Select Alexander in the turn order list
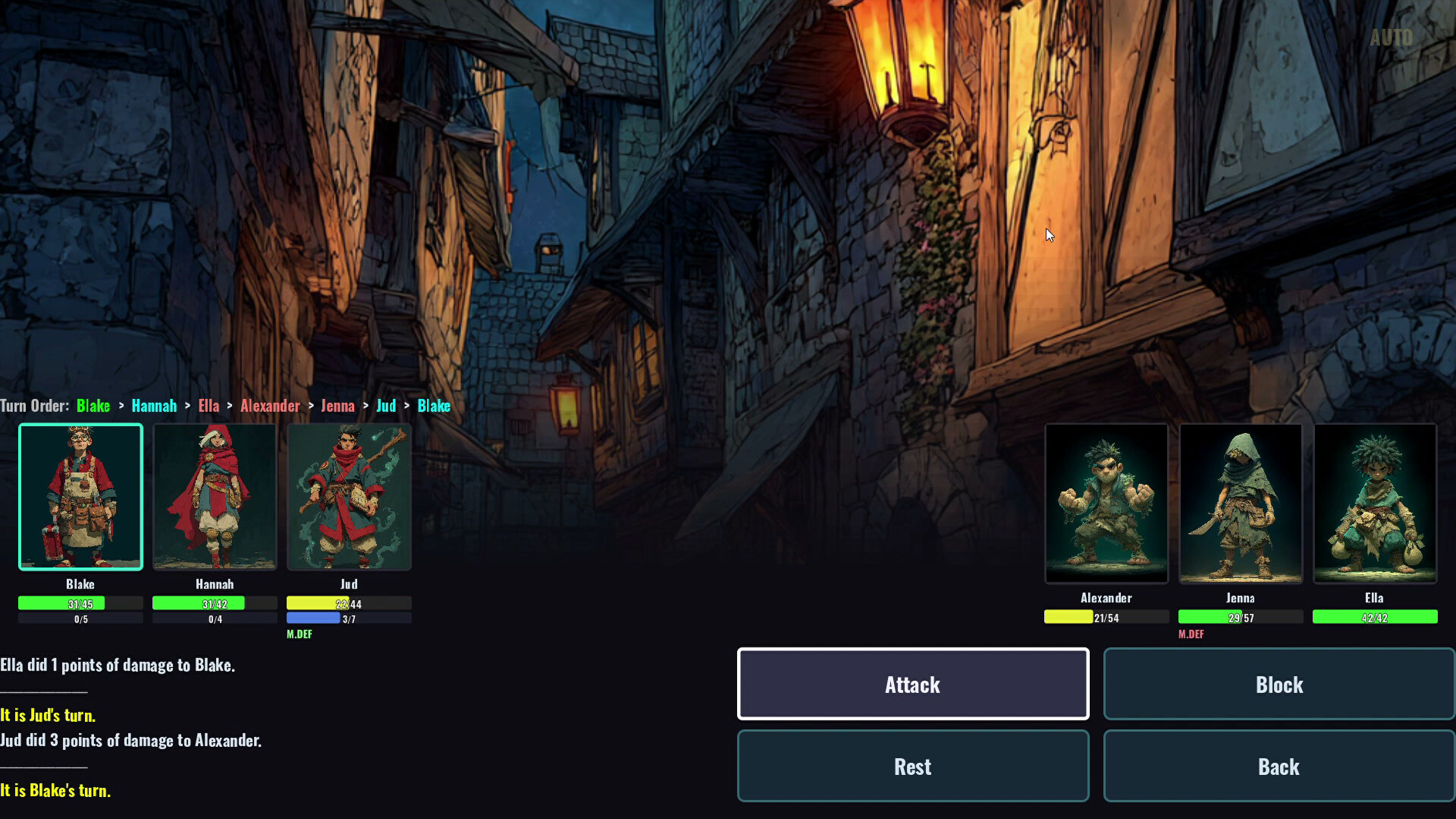This screenshot has width=1456, height=819. 270,406
